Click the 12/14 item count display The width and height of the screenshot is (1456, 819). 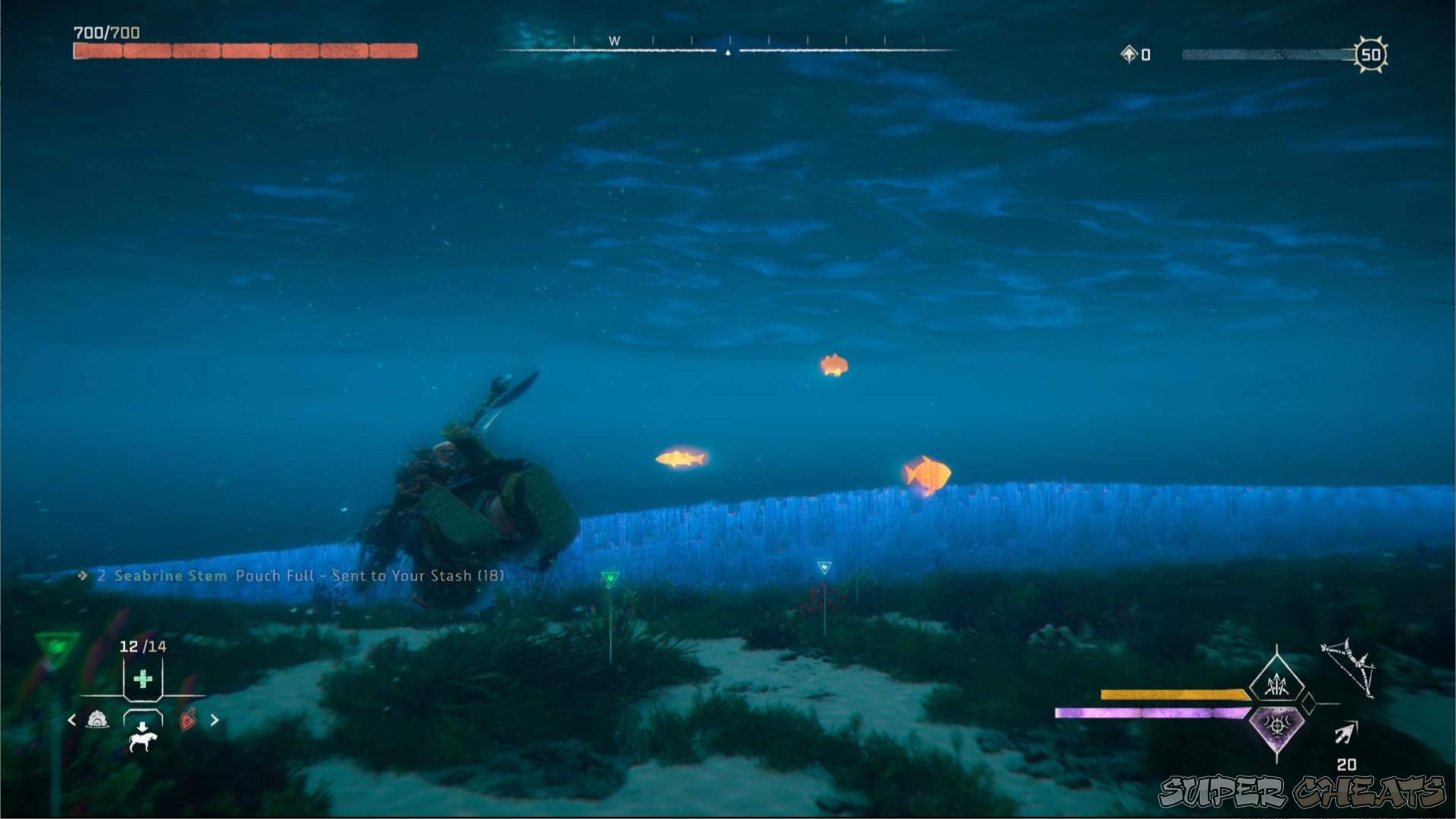pos(142,647)
